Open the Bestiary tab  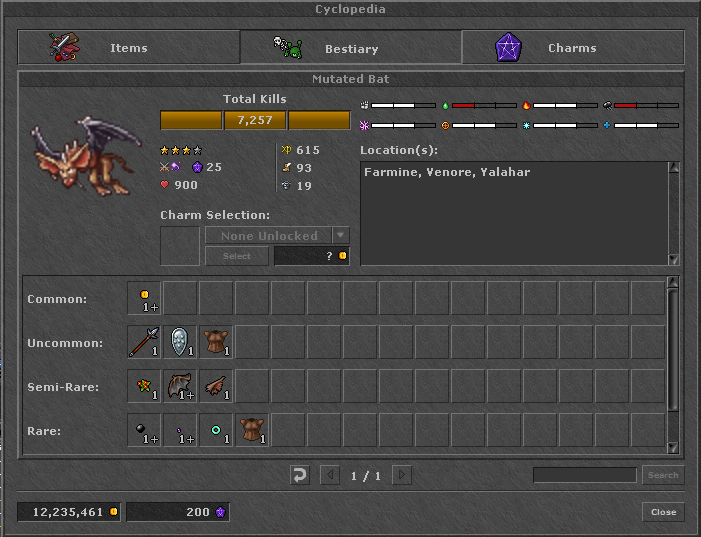(x=351, y=47)
